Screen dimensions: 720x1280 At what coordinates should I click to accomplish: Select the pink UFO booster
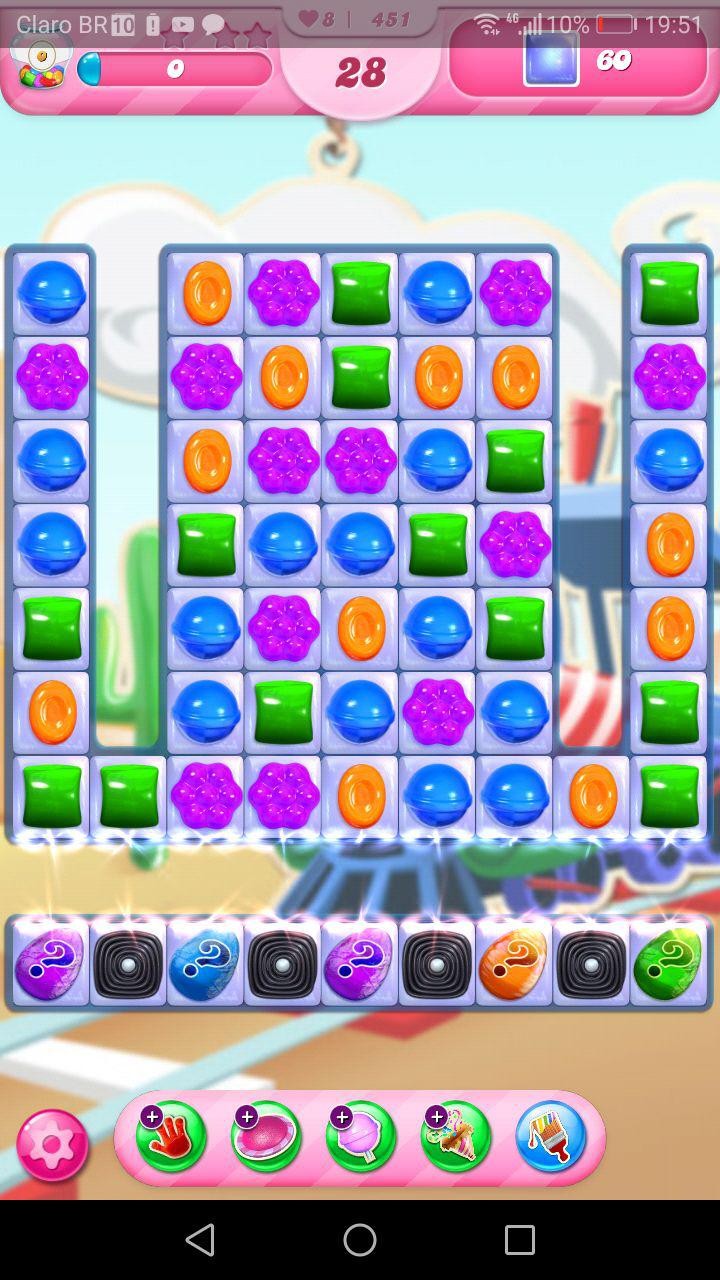(266, 1137)
